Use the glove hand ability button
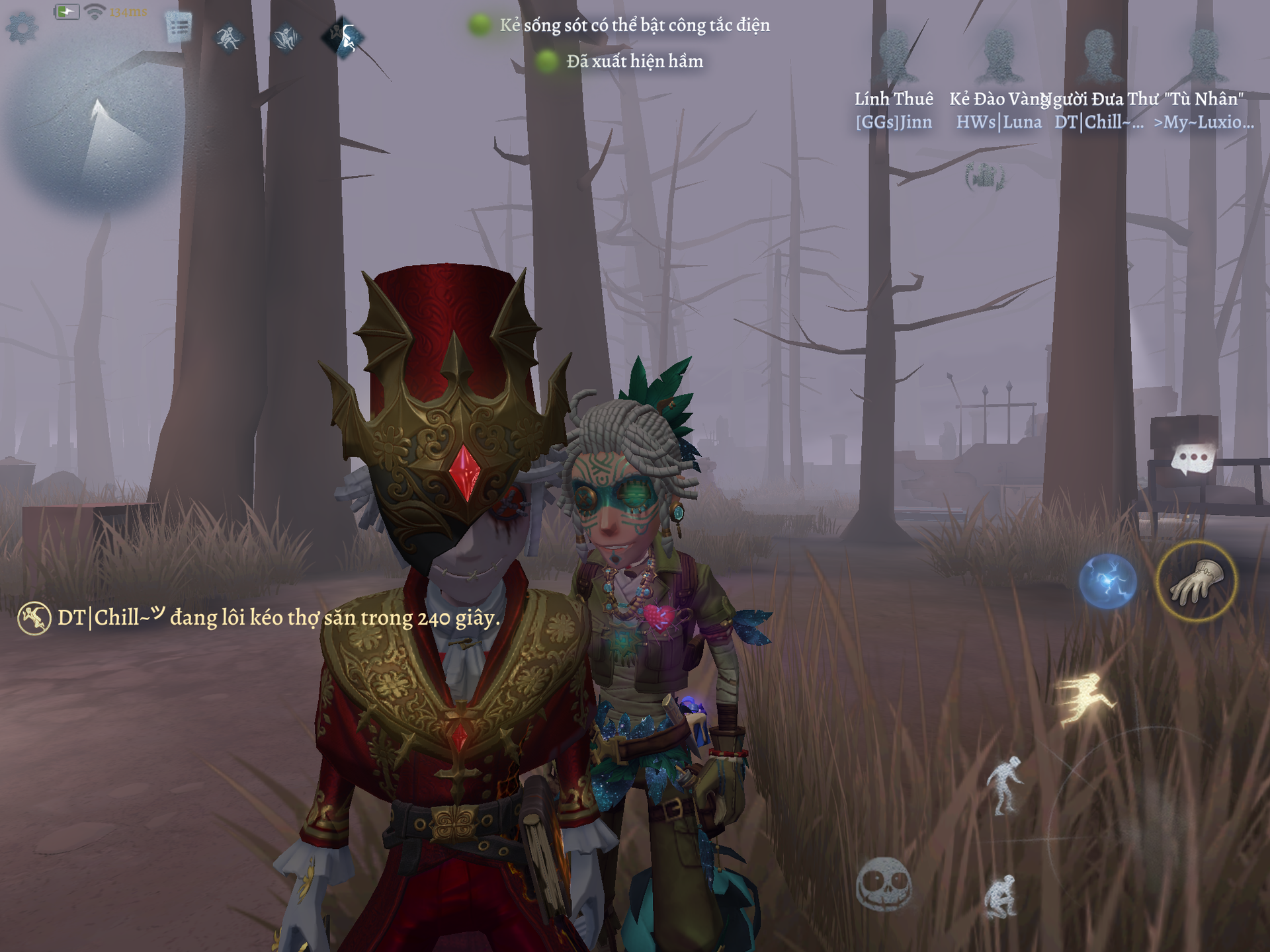This screenshot has width=1270, height=952. click(1196, 581)
